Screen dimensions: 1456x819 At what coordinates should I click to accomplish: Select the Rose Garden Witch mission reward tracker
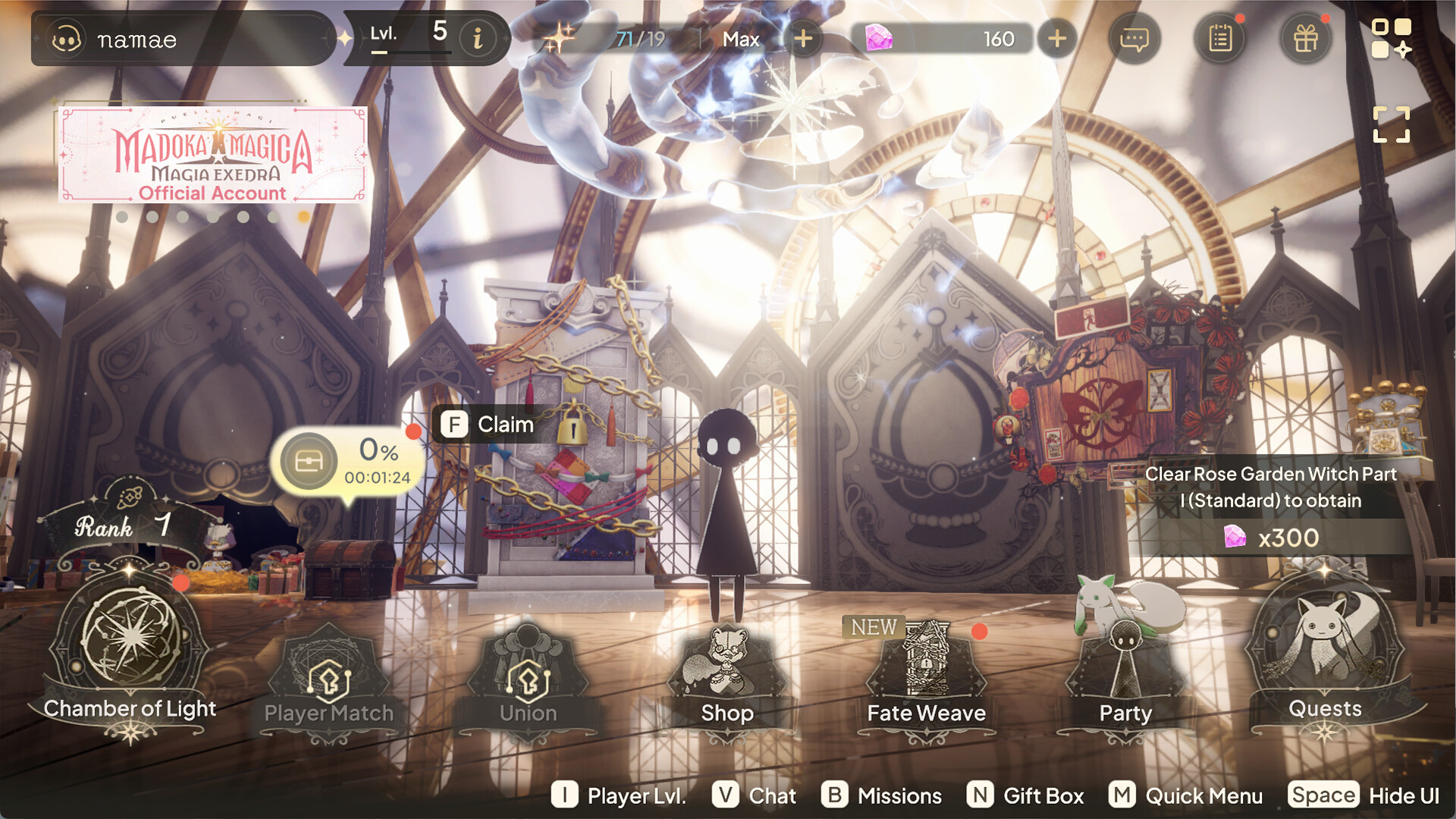(1271, 506)
